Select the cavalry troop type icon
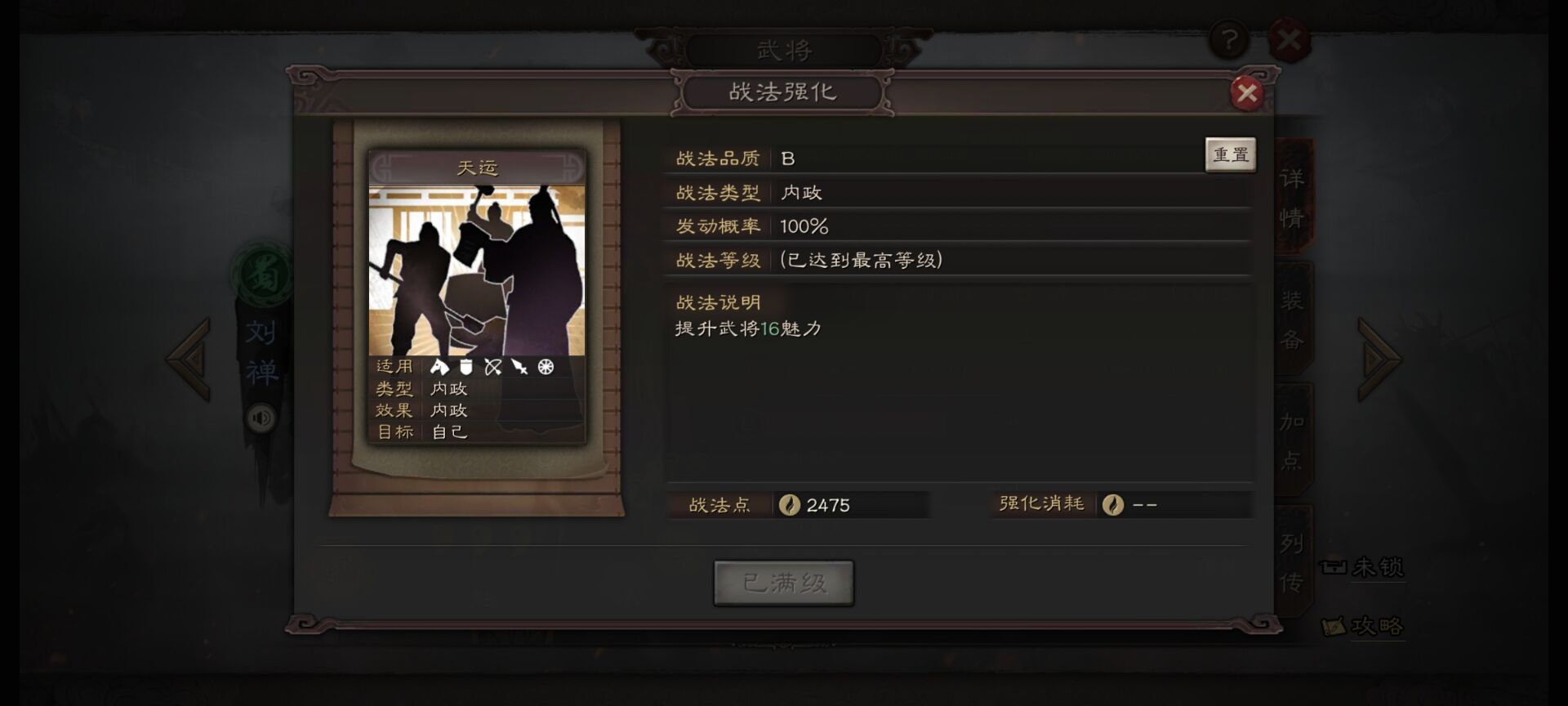 [x=440, y=368]
